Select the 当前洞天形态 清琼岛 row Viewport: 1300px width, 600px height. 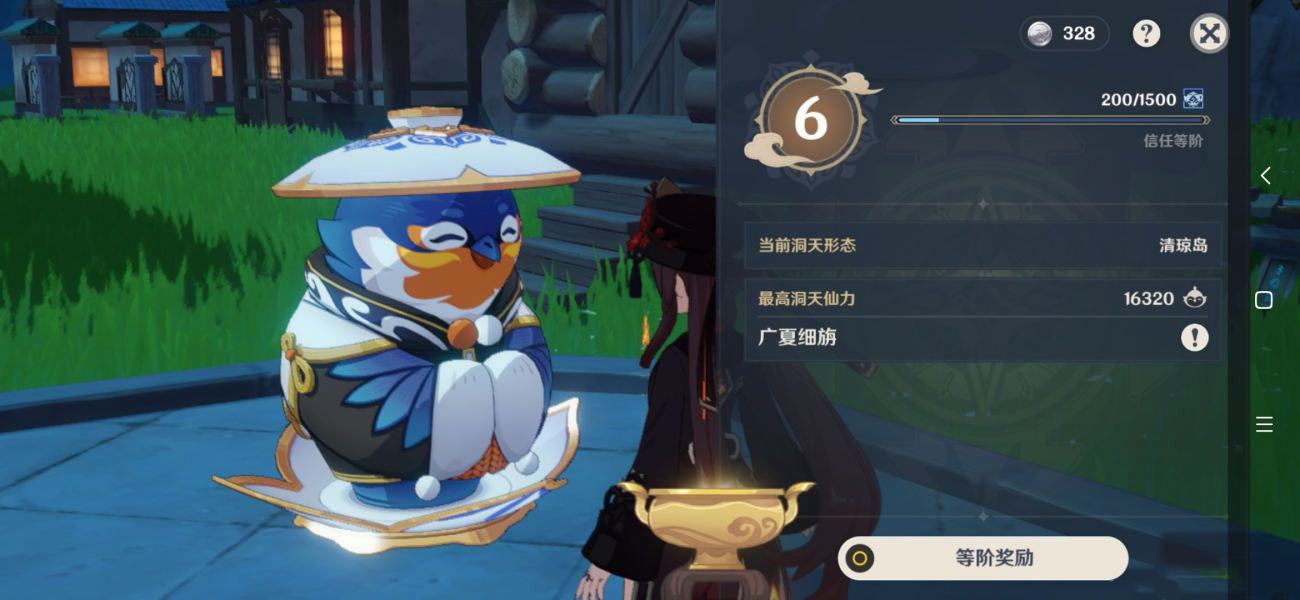pyautogui.click(x=982, y=245)
